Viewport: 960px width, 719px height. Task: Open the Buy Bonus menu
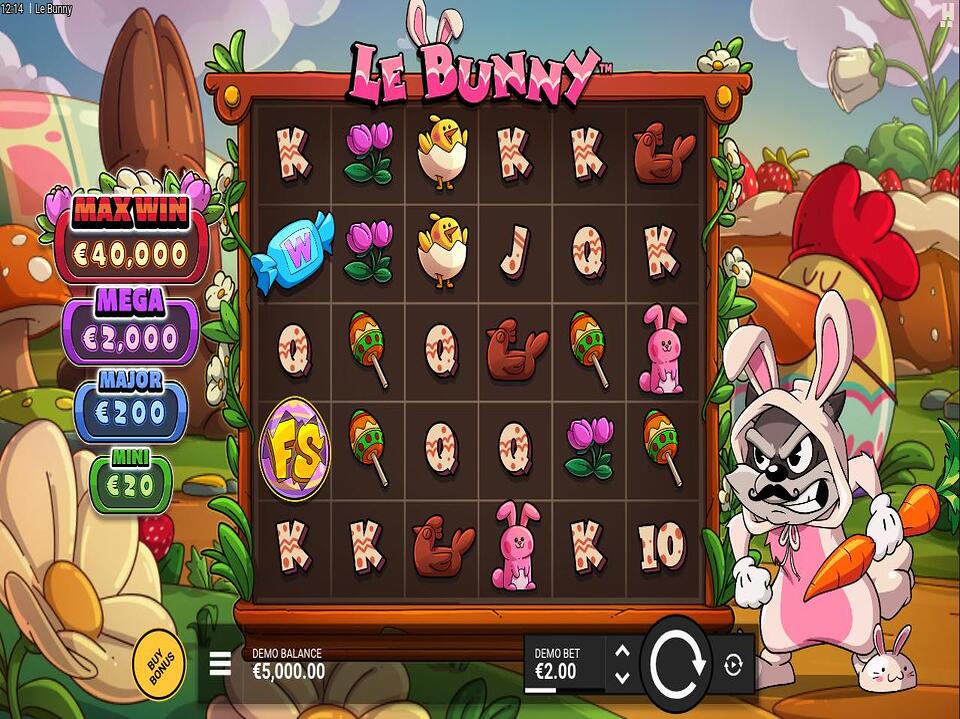coord(158,659)
